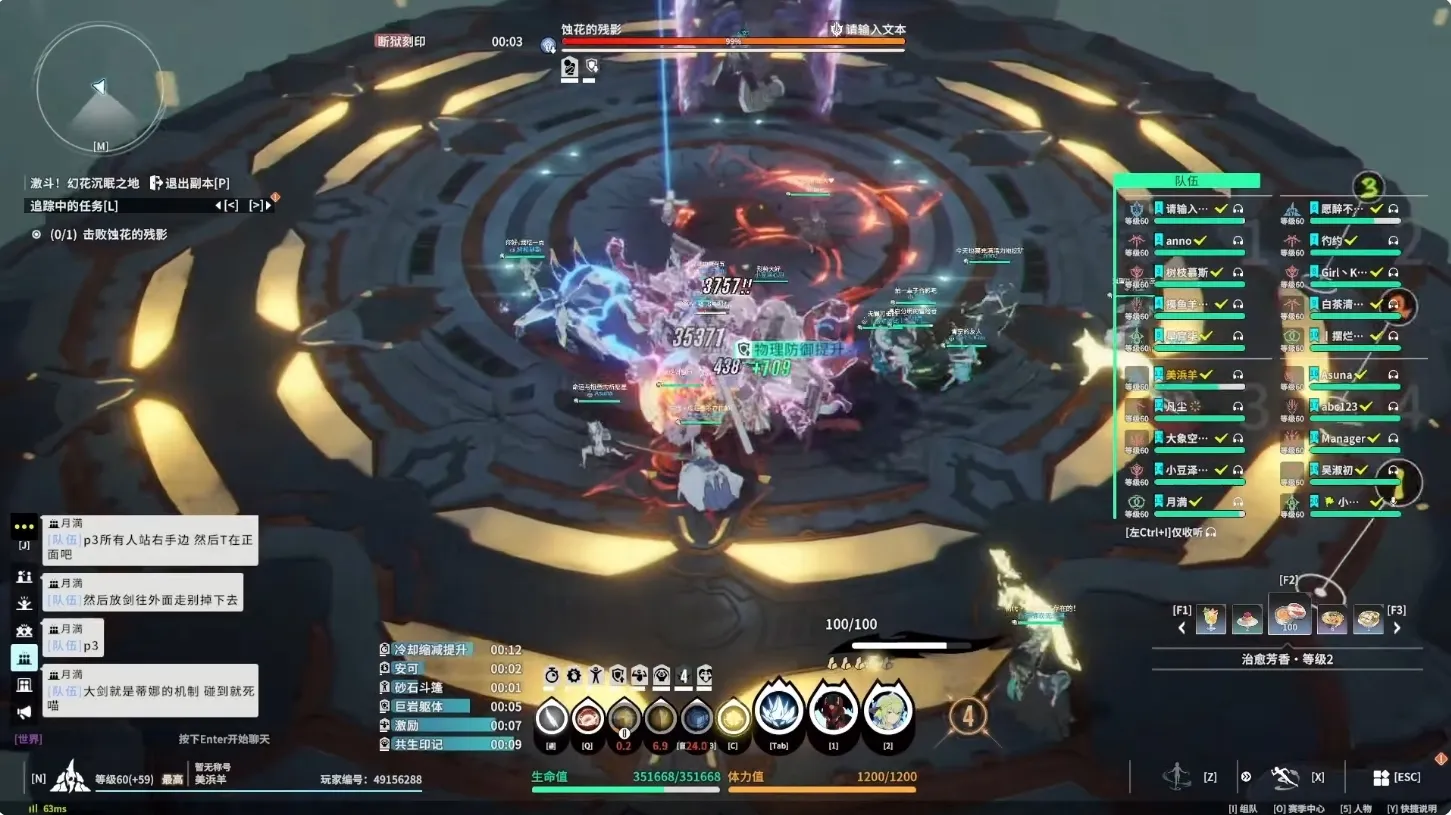Switch to the red armored character portrait
The width and height of the screenshot is (1451, 815).
click(833, 712)
